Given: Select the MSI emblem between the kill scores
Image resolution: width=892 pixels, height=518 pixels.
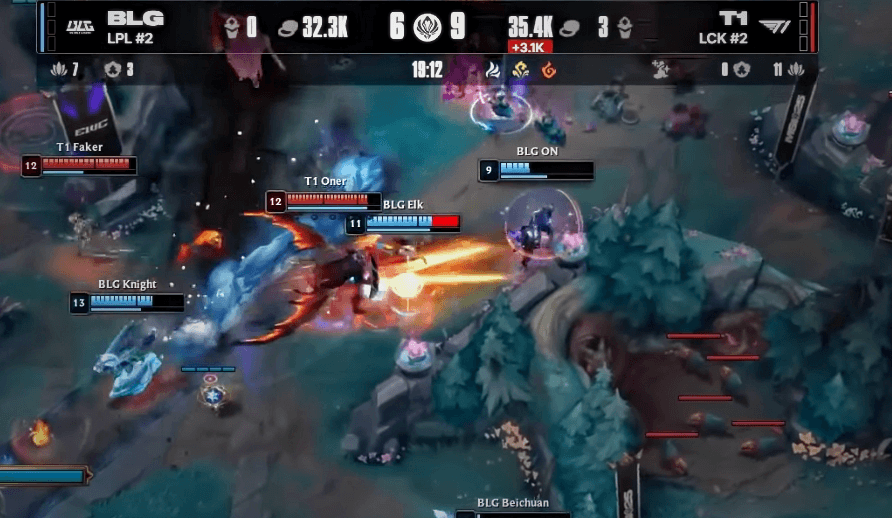Looking at the screenshot, I should tap(428, 27).
